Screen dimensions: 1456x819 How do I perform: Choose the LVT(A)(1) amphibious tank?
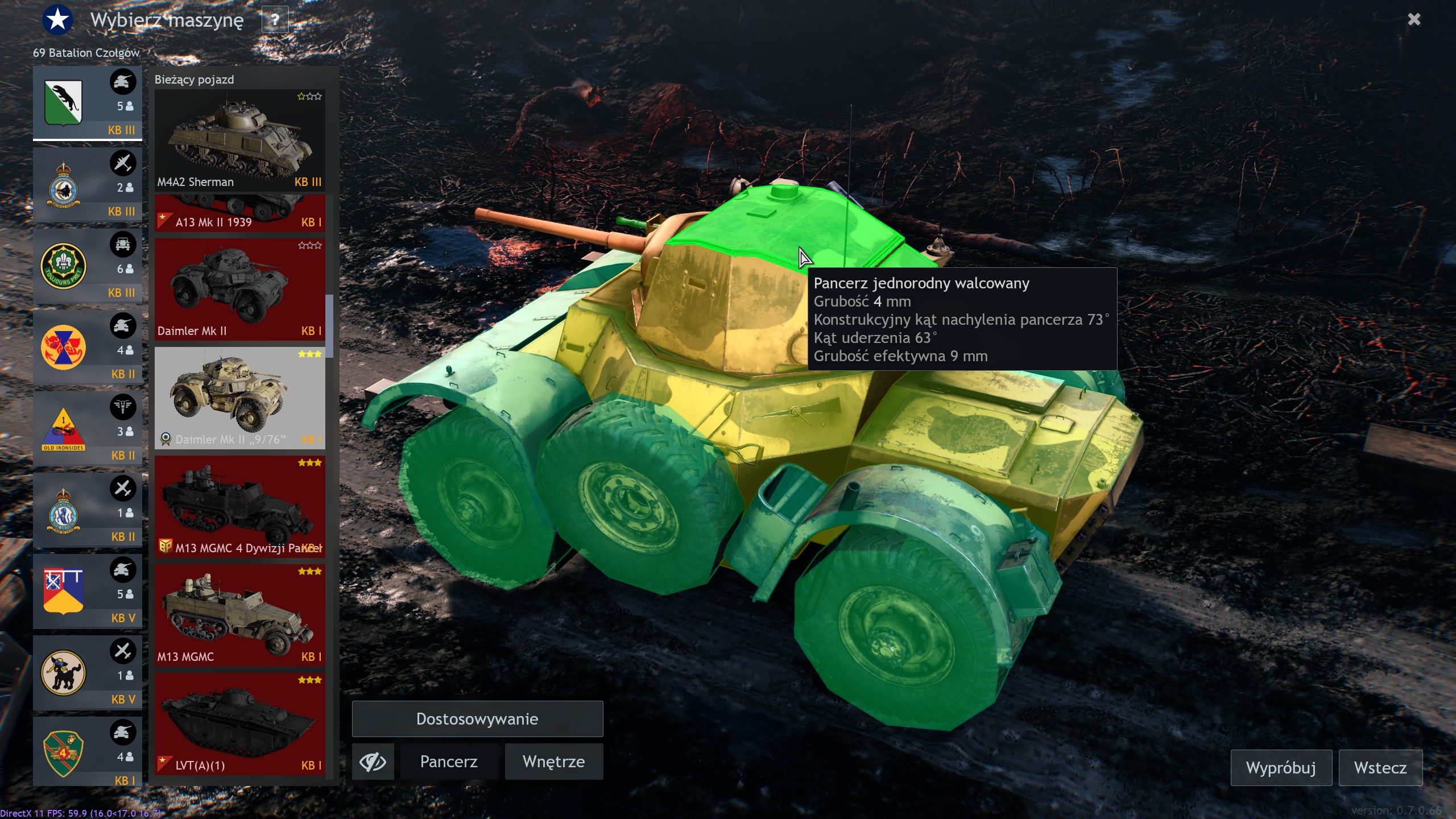tap(239, 723)
